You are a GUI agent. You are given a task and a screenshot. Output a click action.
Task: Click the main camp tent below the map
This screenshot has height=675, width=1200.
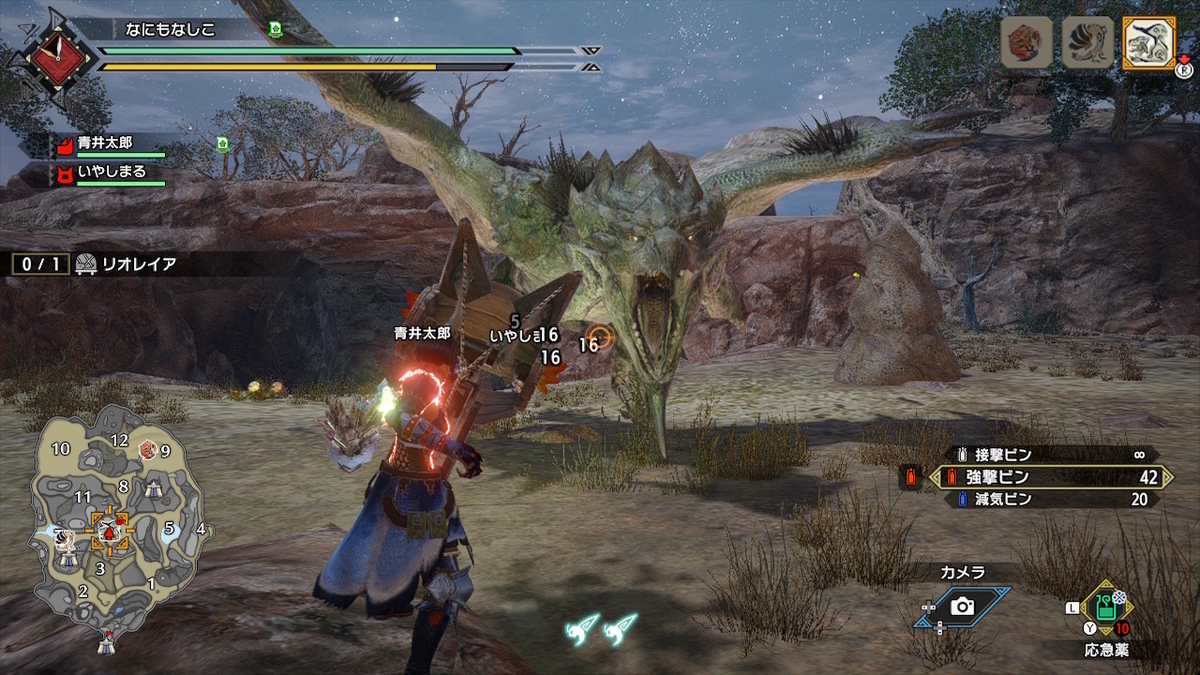(x=105, y=645)
